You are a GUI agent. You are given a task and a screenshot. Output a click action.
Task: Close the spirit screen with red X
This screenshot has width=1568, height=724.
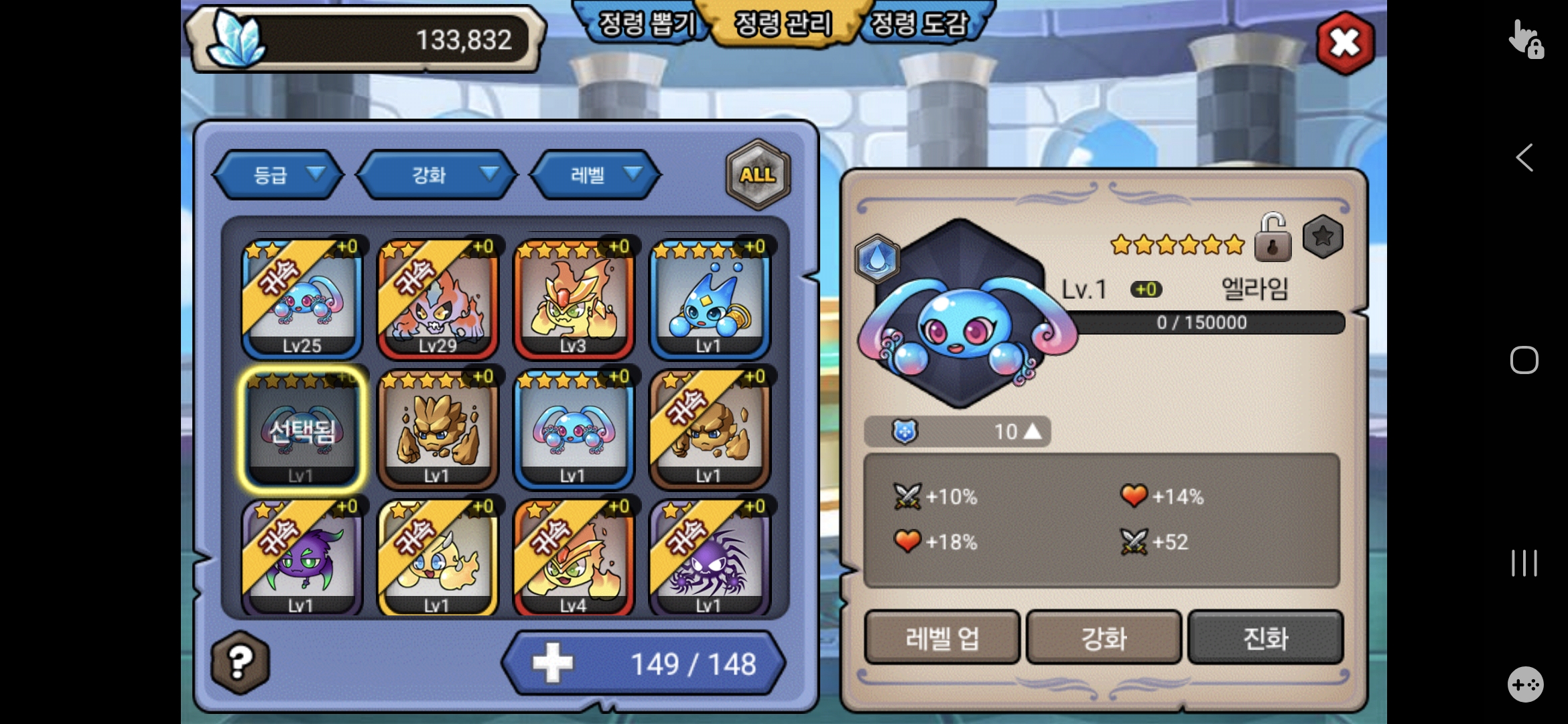click(1344, 43)
